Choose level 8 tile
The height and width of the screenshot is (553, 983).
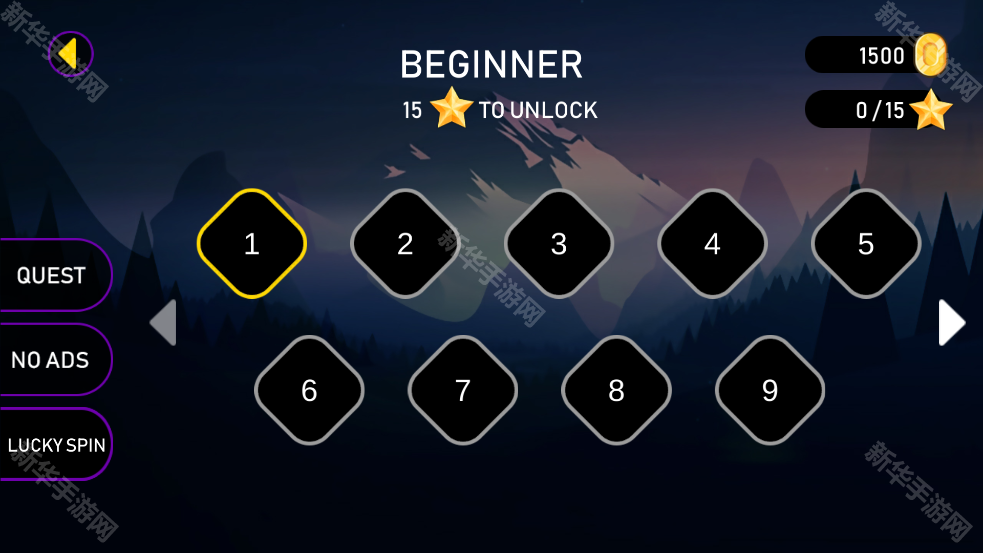pyautogui.click(x=616, y=390)
